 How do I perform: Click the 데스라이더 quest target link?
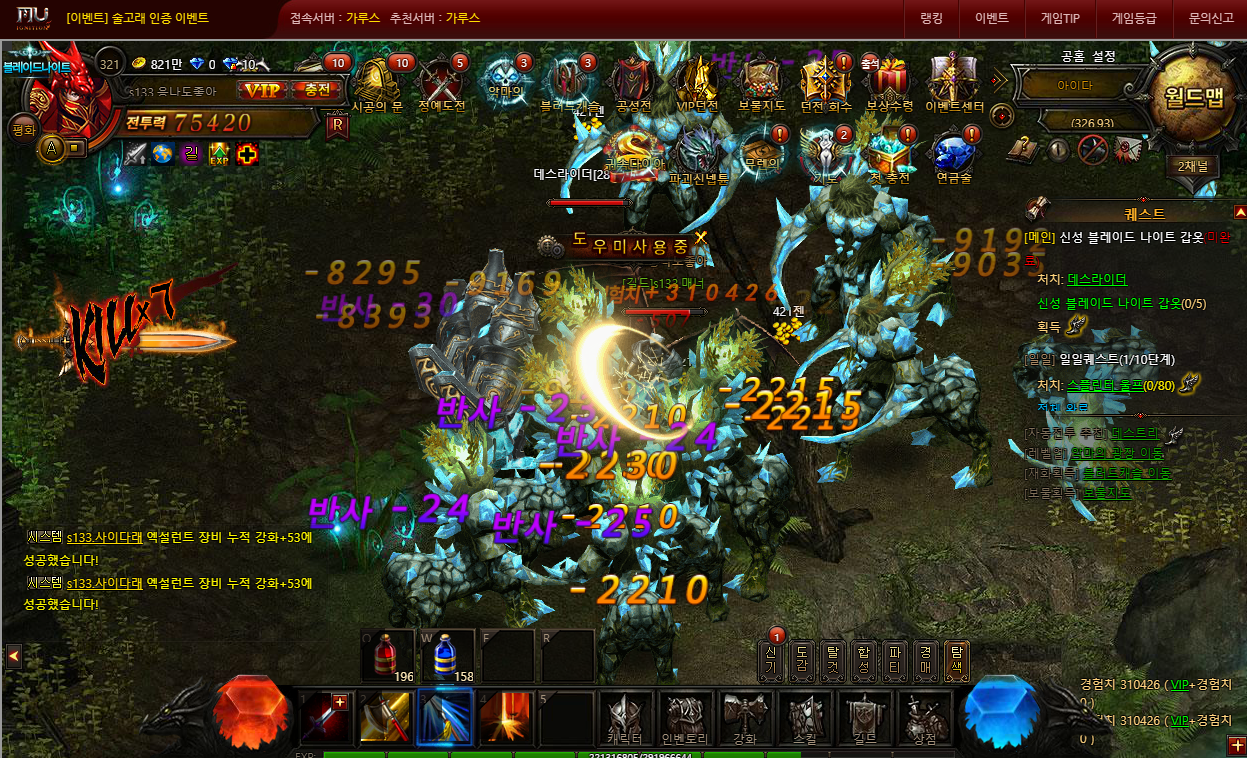click(x=1097, y=279)
